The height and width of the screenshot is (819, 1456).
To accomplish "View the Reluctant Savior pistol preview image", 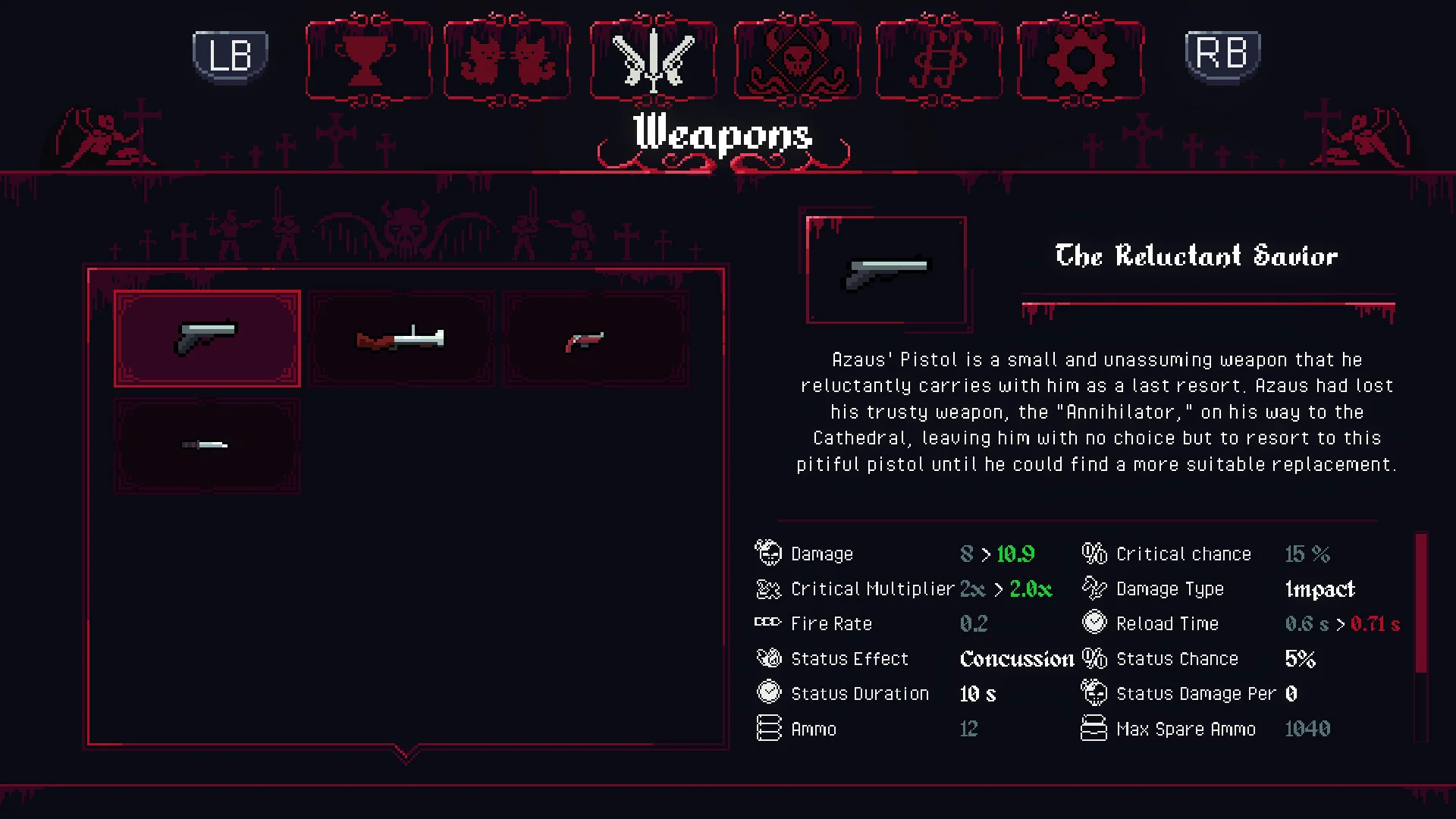I will [886, 270].
